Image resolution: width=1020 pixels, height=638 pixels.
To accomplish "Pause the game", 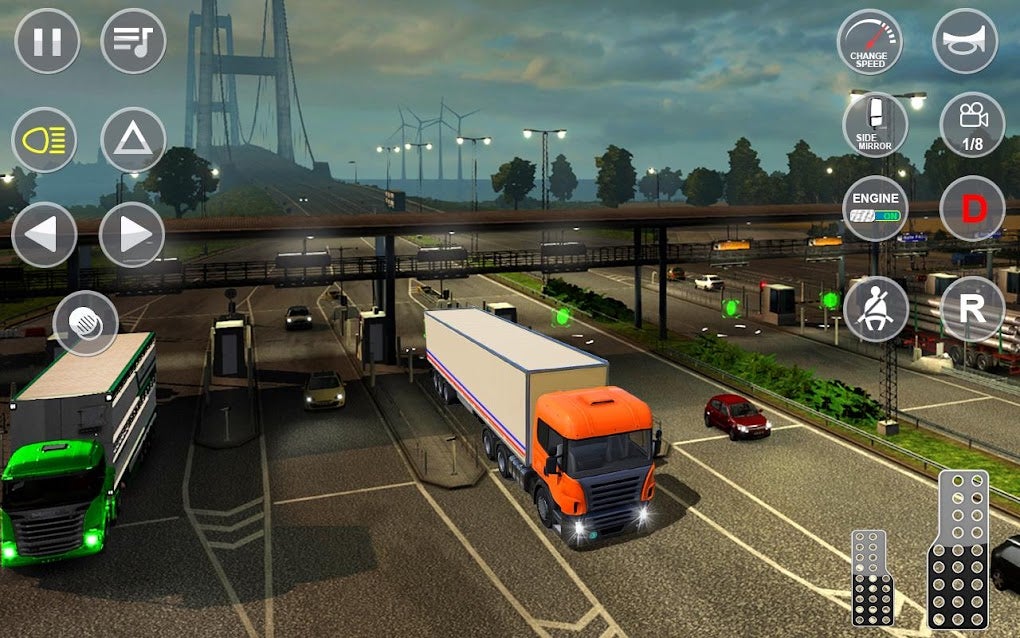I will pos(47,41).
